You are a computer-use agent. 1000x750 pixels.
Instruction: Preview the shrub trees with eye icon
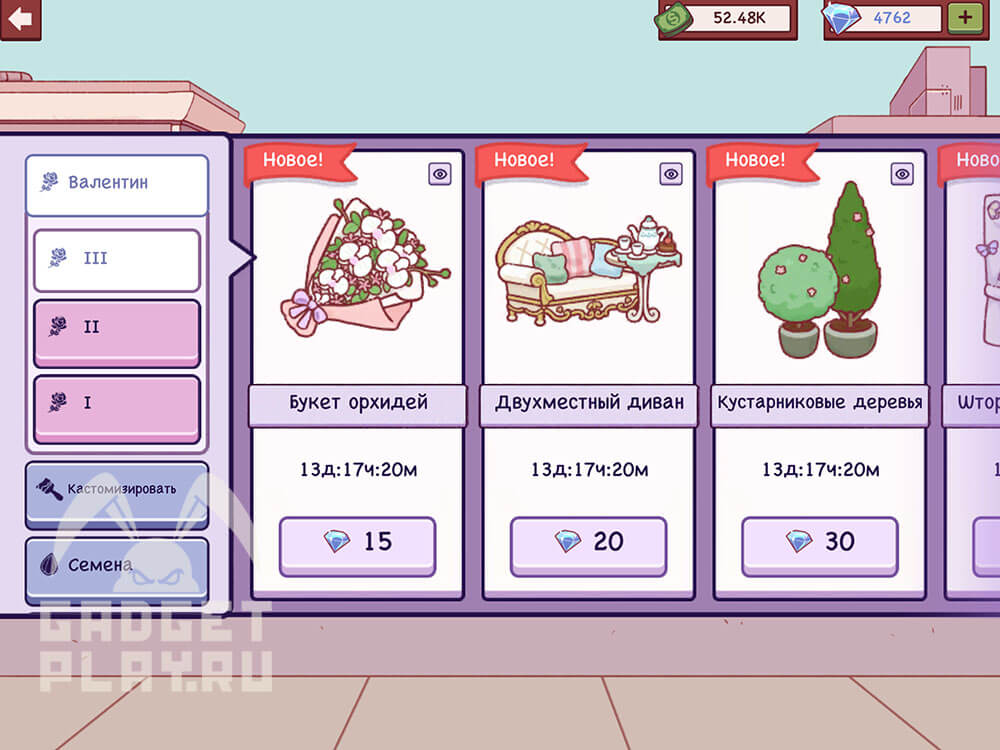902,174
